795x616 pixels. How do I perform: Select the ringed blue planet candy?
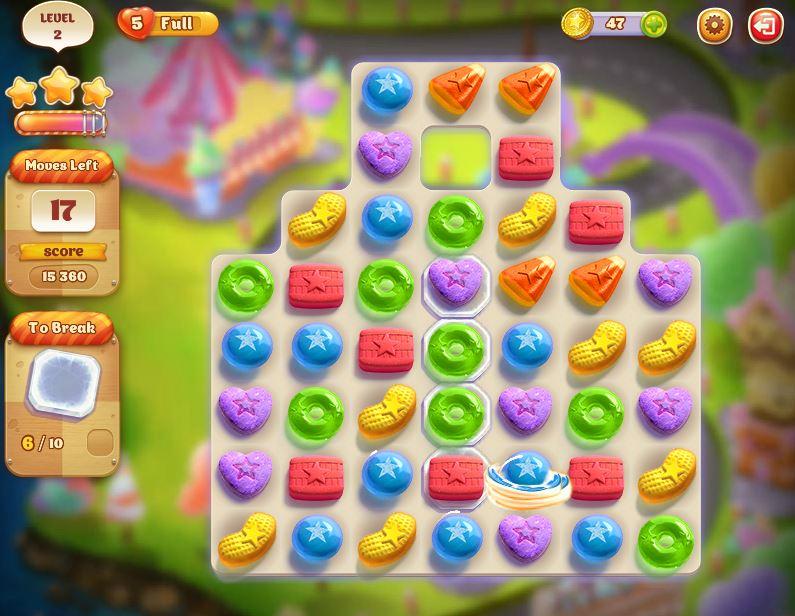[x=527, y=475]
